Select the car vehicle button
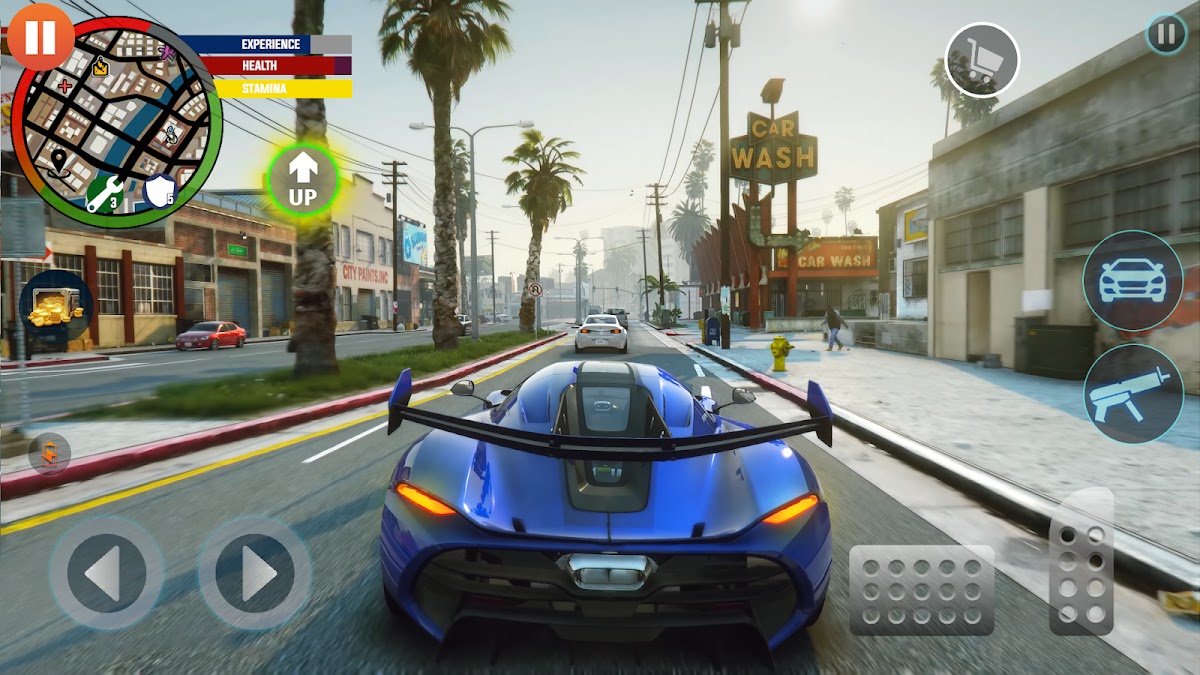The image size is (1200, 675). point(1132,280)
